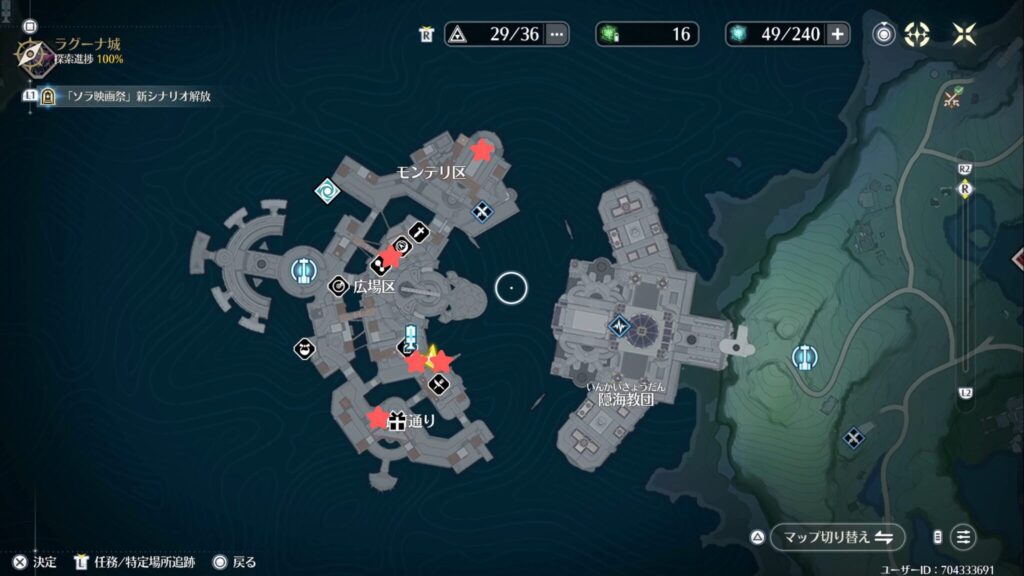
Task: Select the teal swirl marker west of モンテリ区
Action: point(326,189)
